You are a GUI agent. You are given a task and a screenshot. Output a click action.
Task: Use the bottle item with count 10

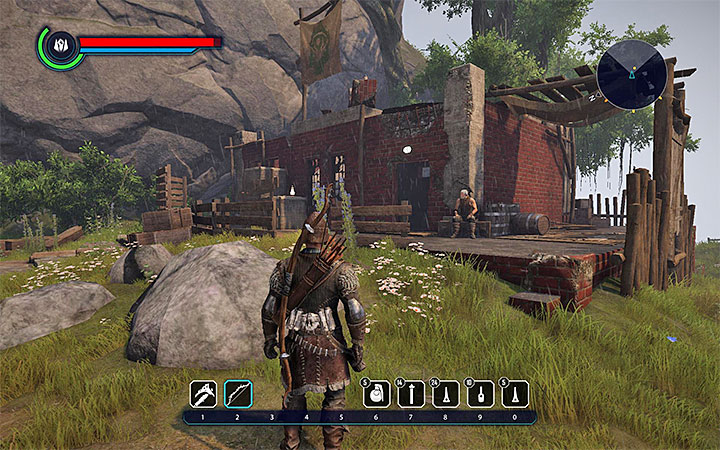pyautogui.click(x=481, y=394)
